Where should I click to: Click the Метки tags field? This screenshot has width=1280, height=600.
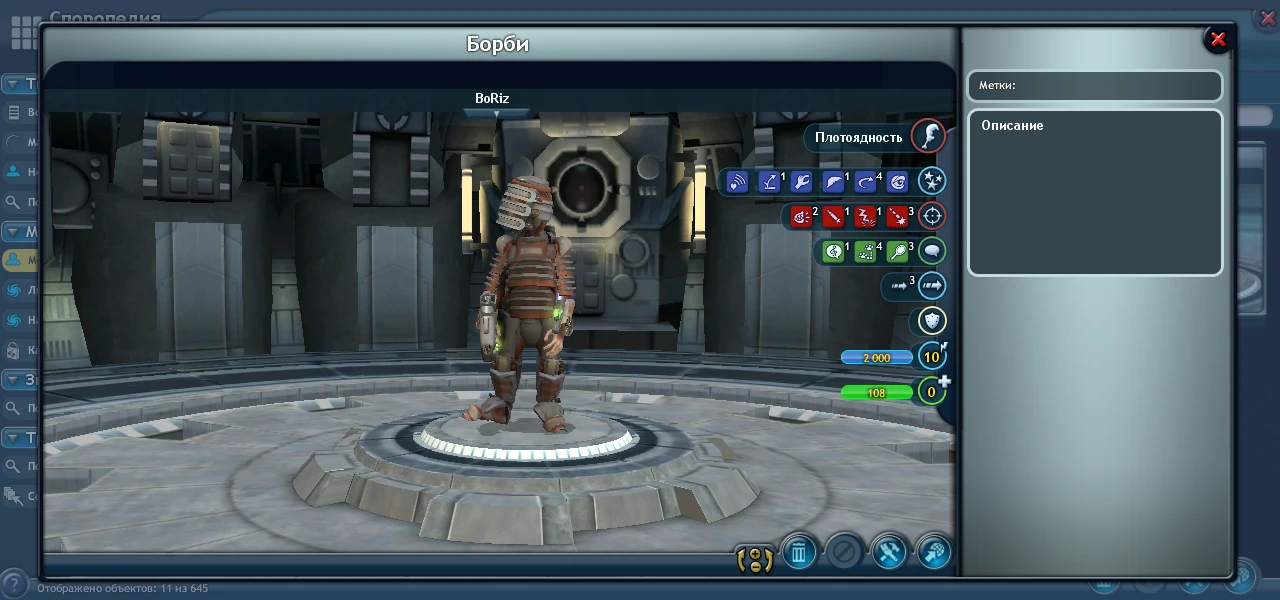(x=1095, y=86)
